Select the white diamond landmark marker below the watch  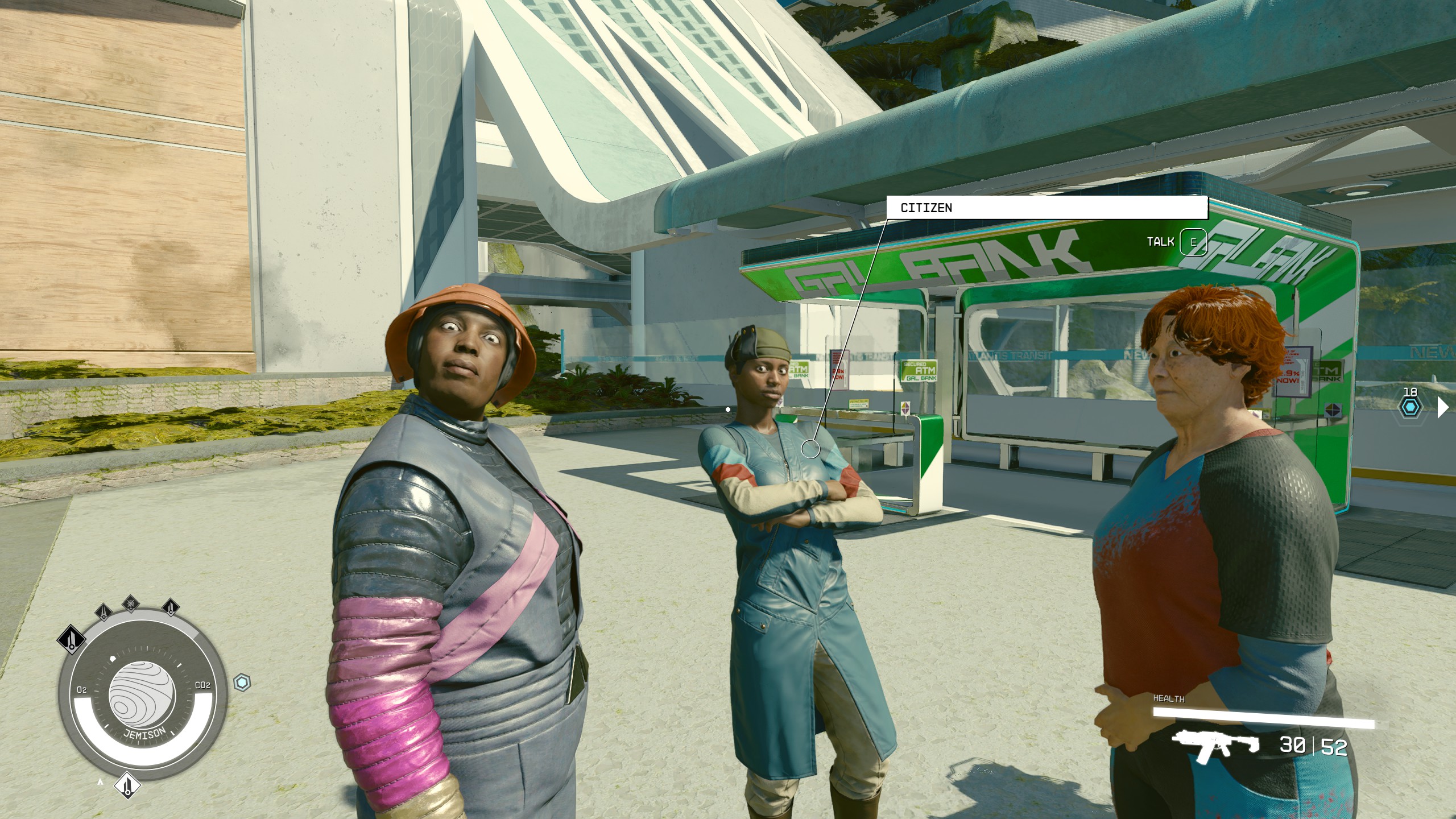pos(127,786)
